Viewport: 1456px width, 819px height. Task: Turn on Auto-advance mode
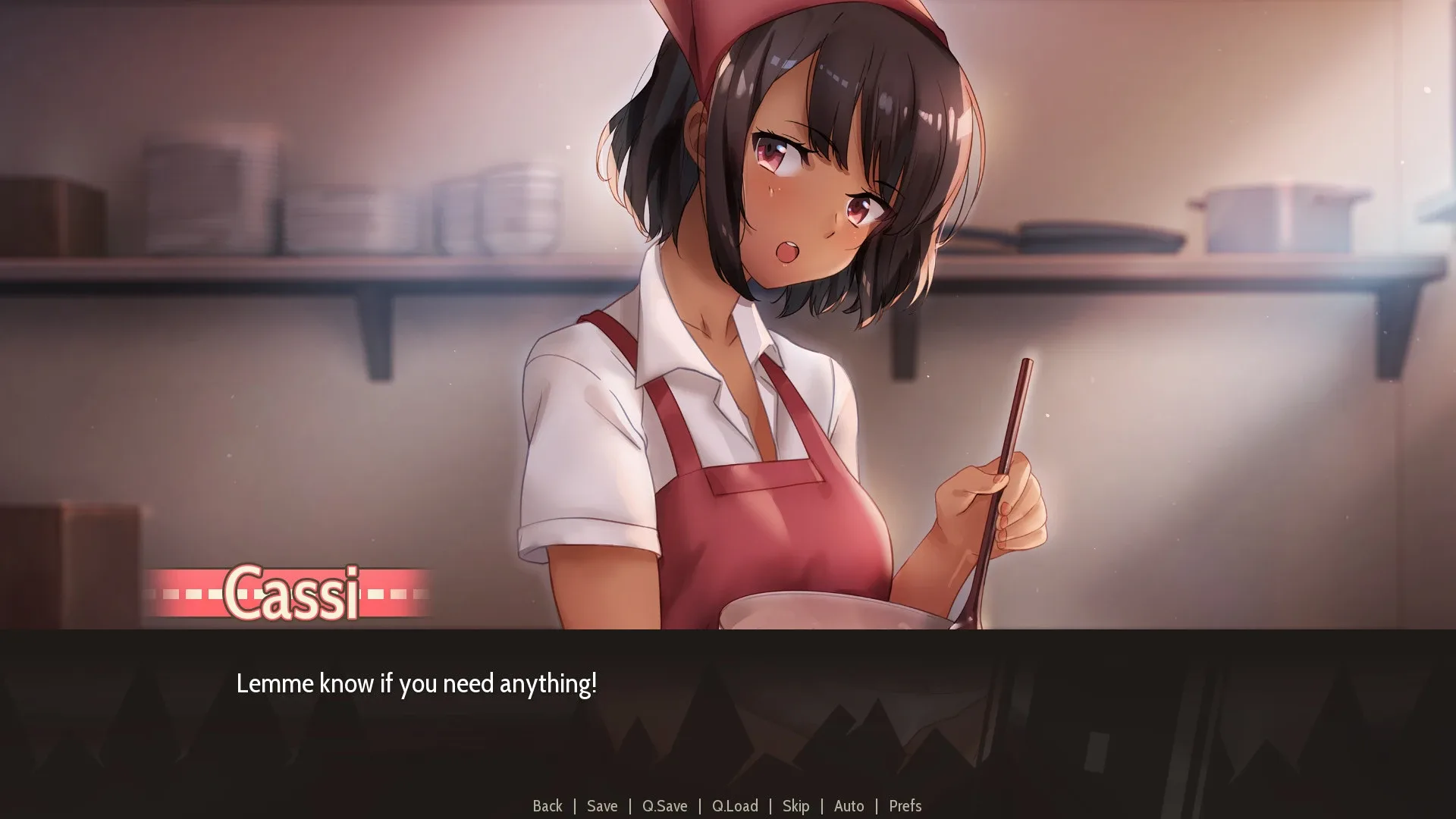[849, 806]
